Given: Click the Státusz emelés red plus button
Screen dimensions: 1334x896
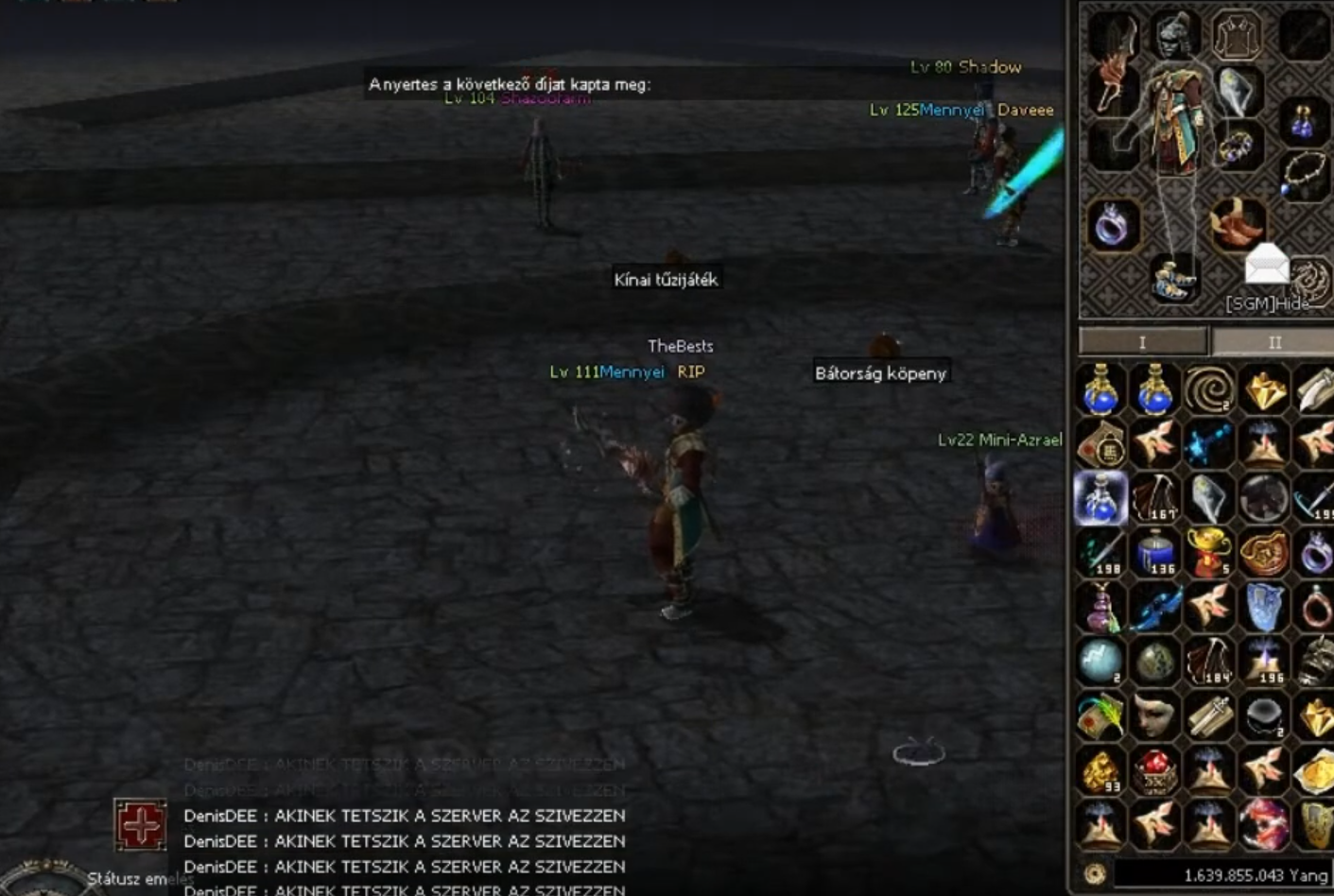Looking at the screenshot, I should (140, 825).
